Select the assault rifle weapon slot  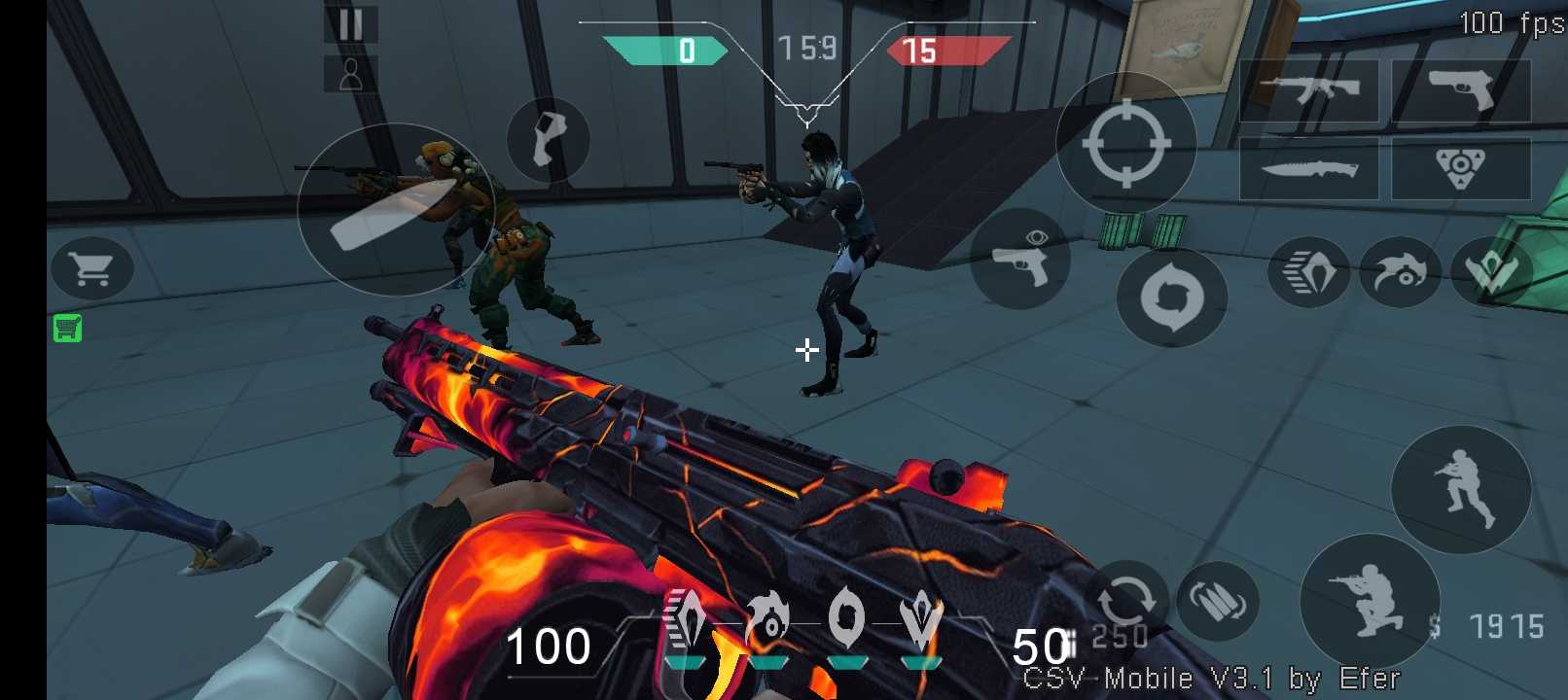[x=1309, y=91]
